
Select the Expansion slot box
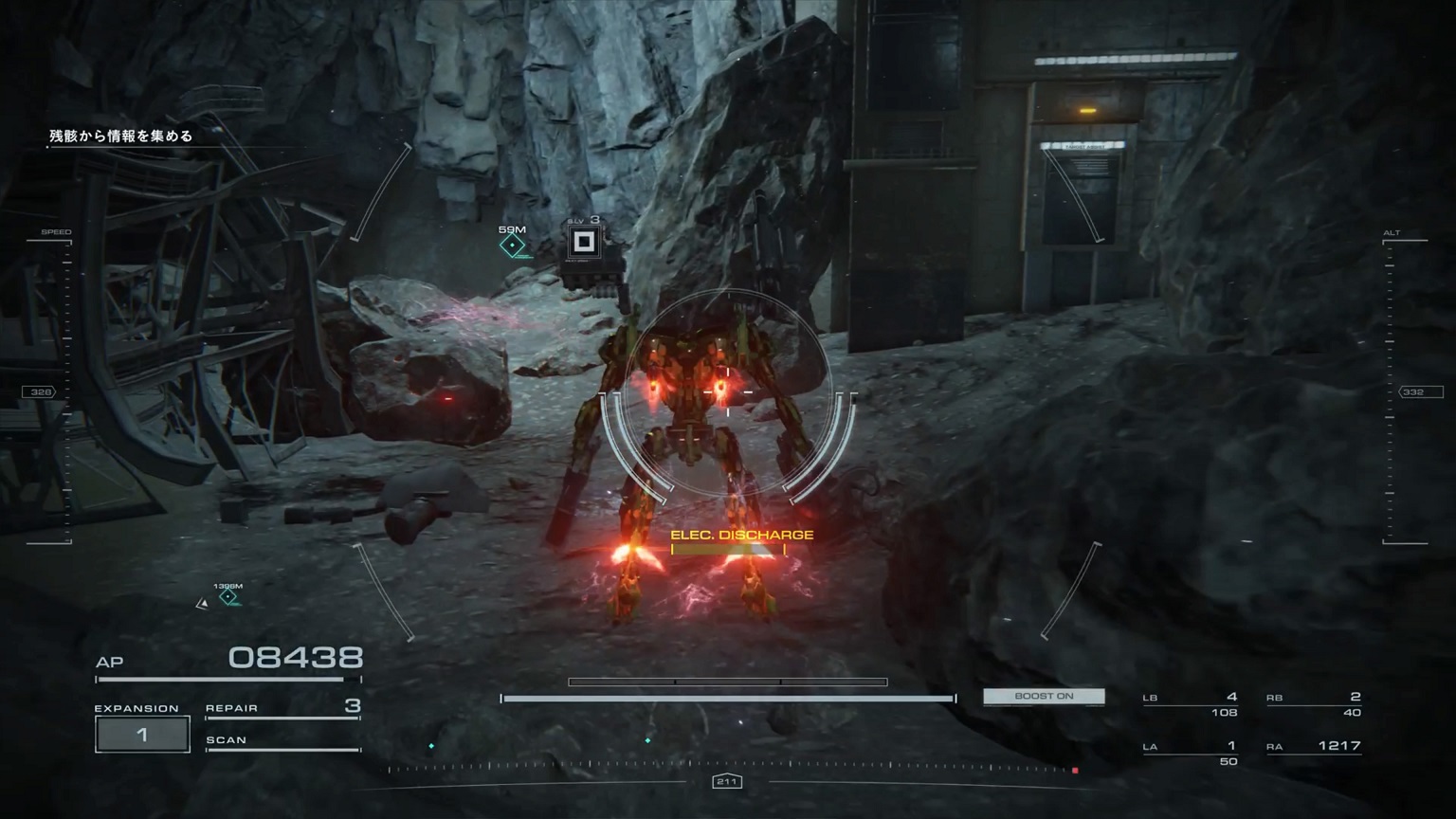(x=142, y=735)
